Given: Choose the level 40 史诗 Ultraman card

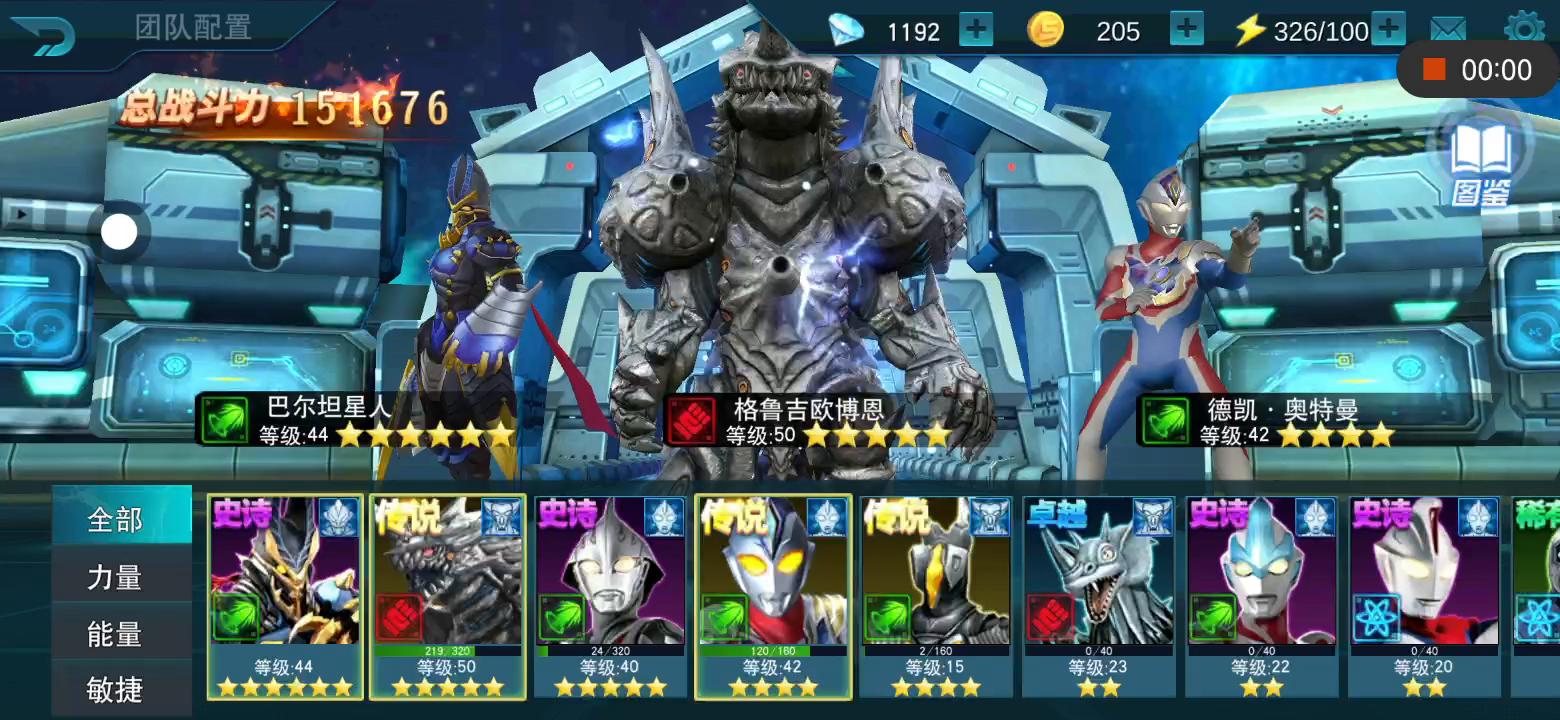Looking at the screenshot, I should [x=611, y=595].
